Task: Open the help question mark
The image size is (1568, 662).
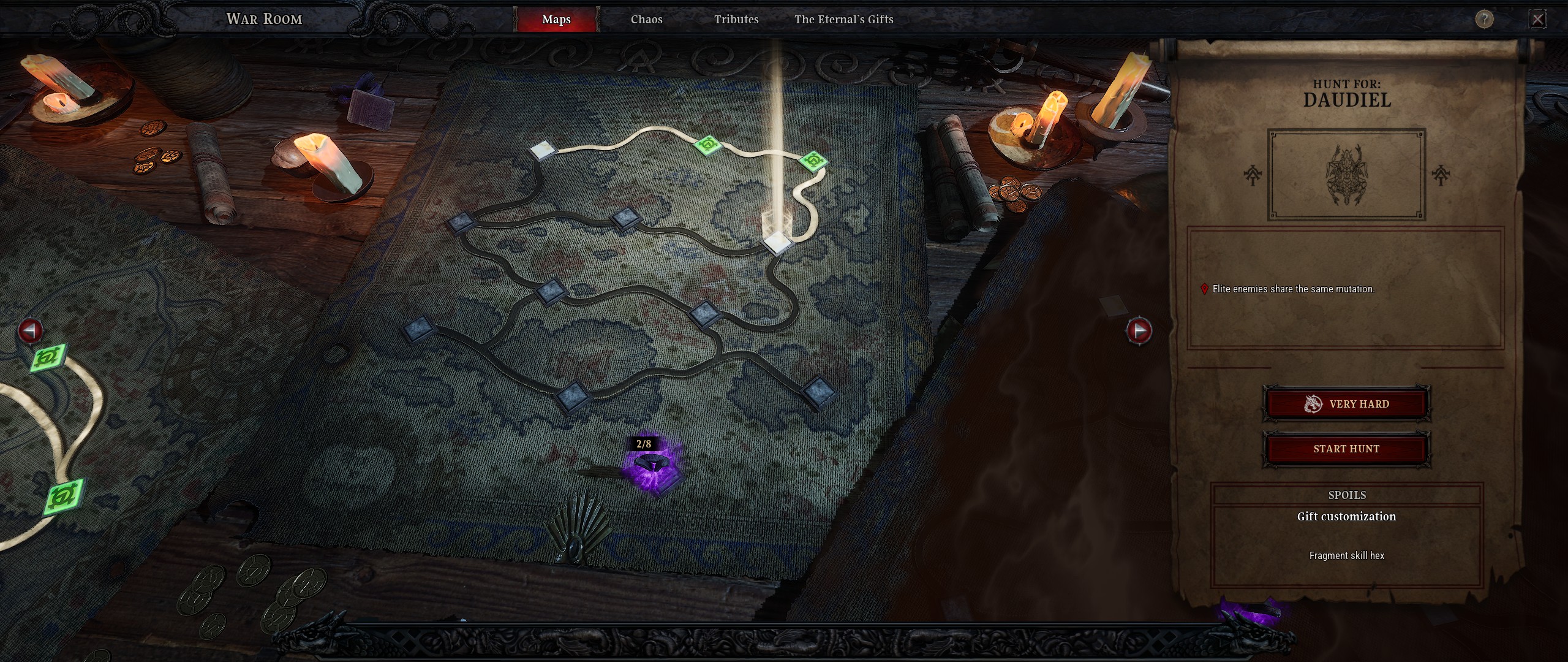Action: pyautogui.click(x=1483, y=19)
